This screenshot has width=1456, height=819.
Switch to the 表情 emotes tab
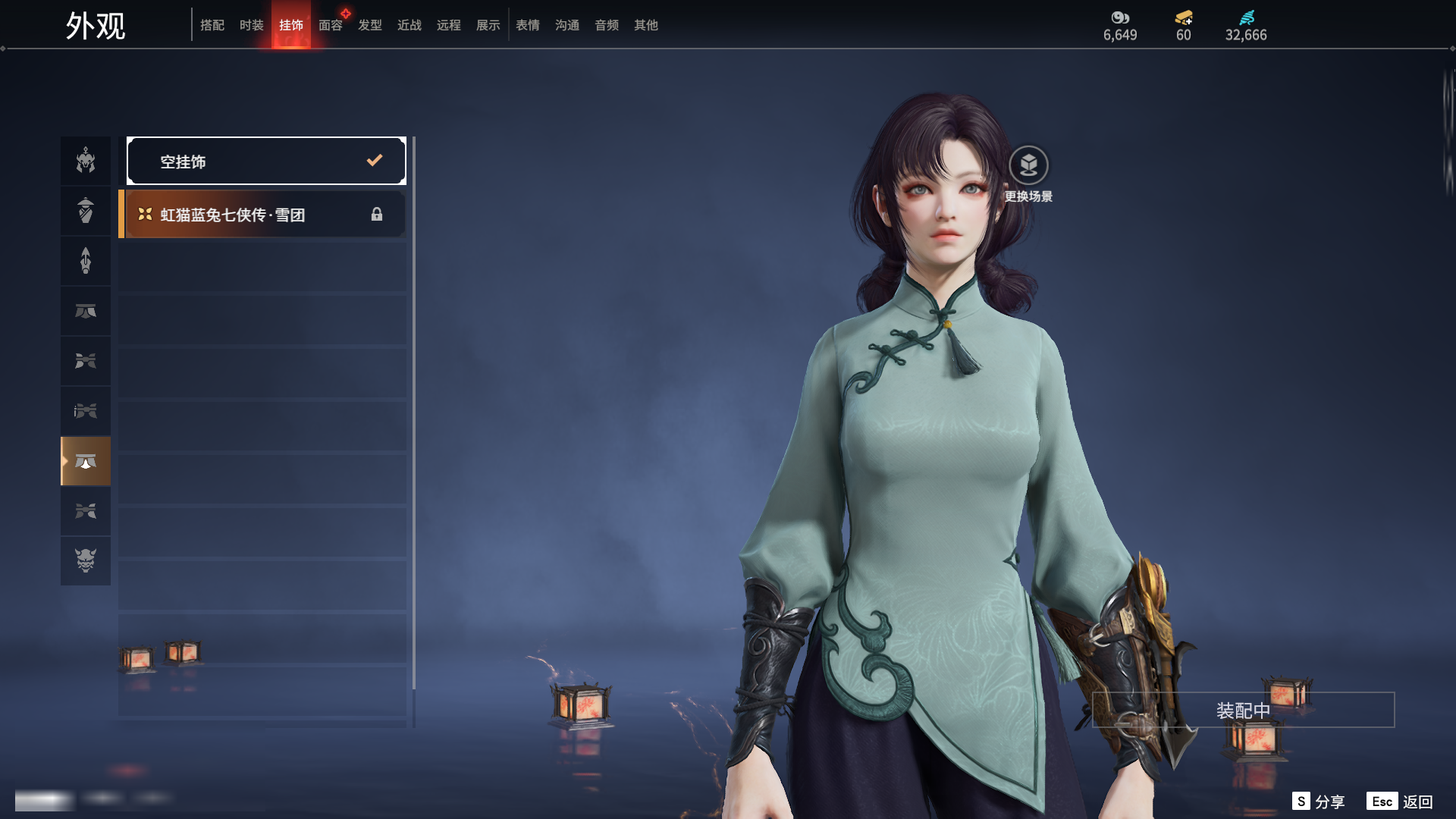point(528,25)
